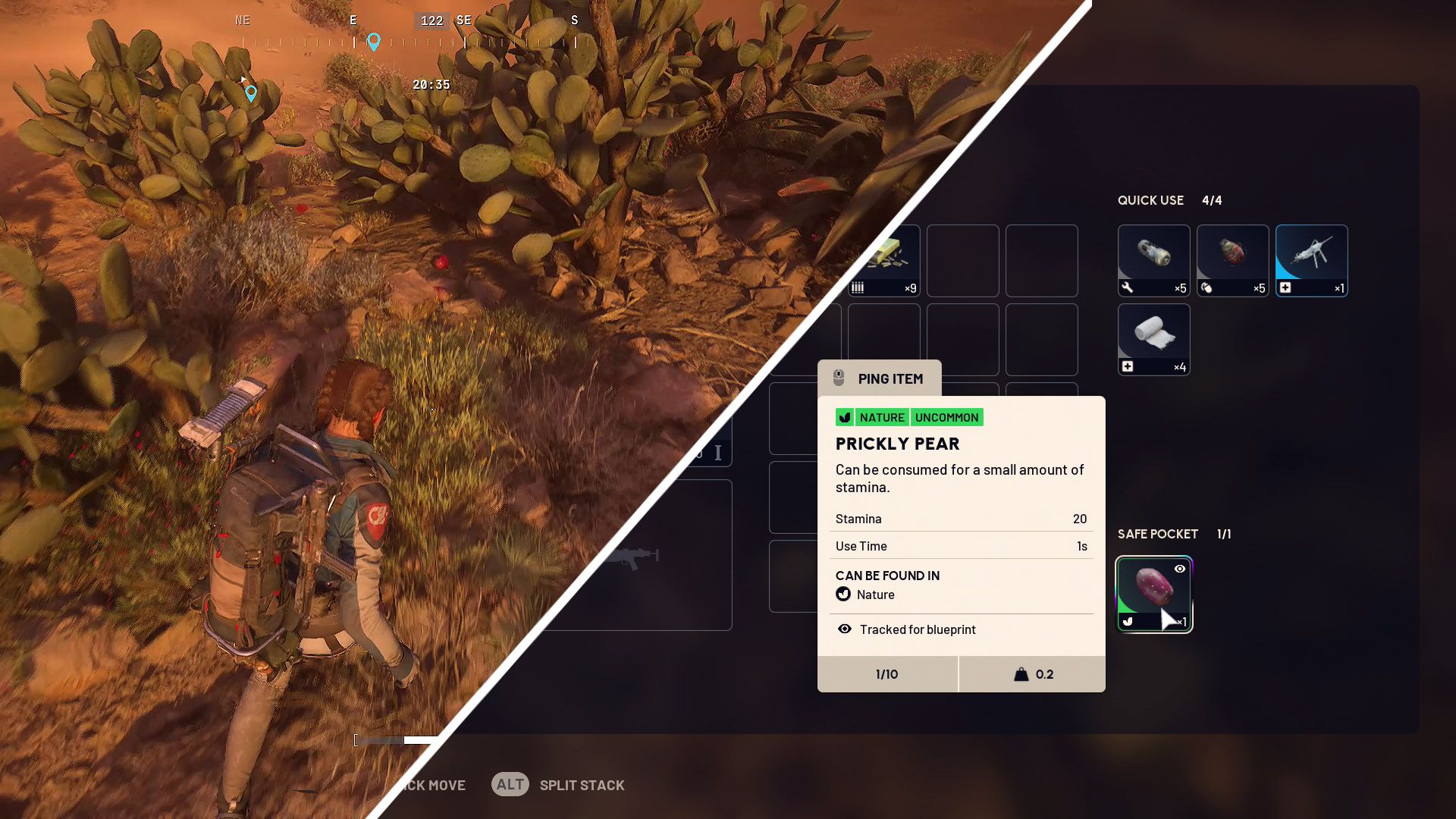Click the Nature butterfly icon under Can Be Found In
Viewport: 1456px width, 819px height.
pyautogui.click(x=844, y=595)
